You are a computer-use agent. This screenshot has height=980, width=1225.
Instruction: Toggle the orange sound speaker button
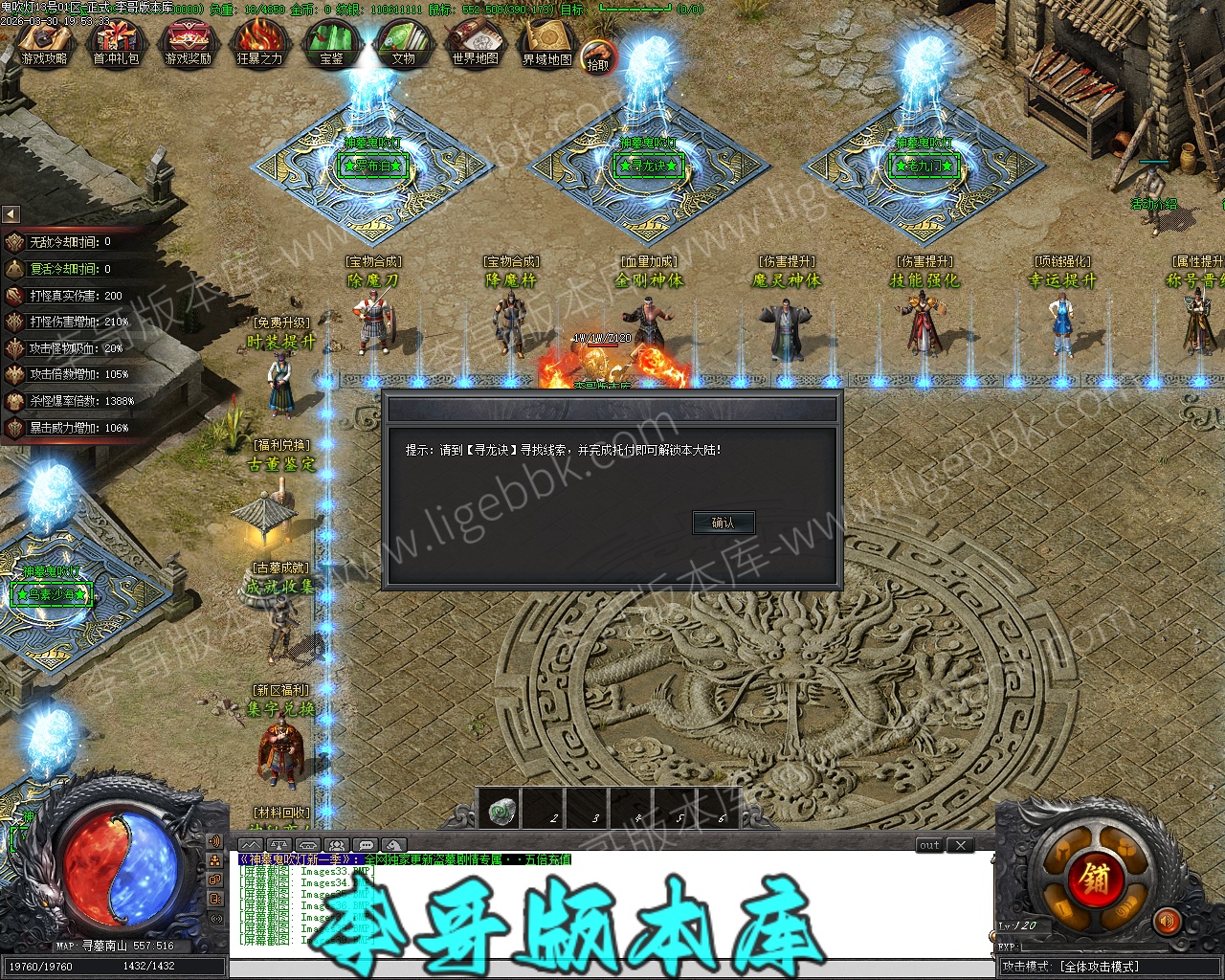pyautogui.click(x=1166, y=922)
